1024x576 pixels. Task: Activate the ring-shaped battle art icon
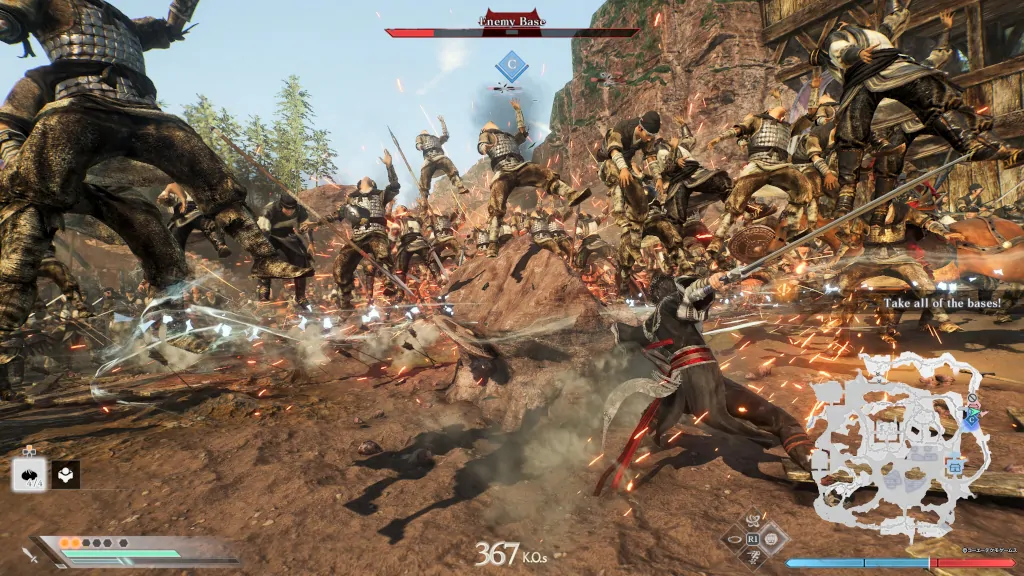click(x=736, y=538)
